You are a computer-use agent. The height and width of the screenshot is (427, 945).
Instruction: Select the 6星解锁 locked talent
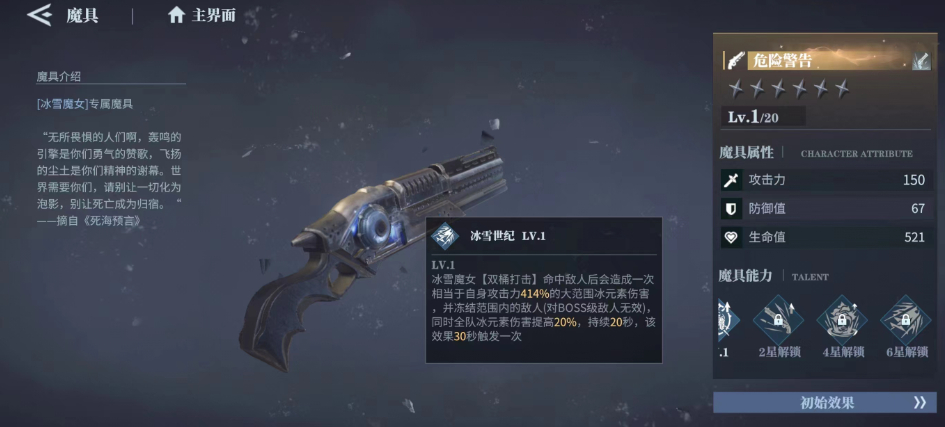pos(906,320)
